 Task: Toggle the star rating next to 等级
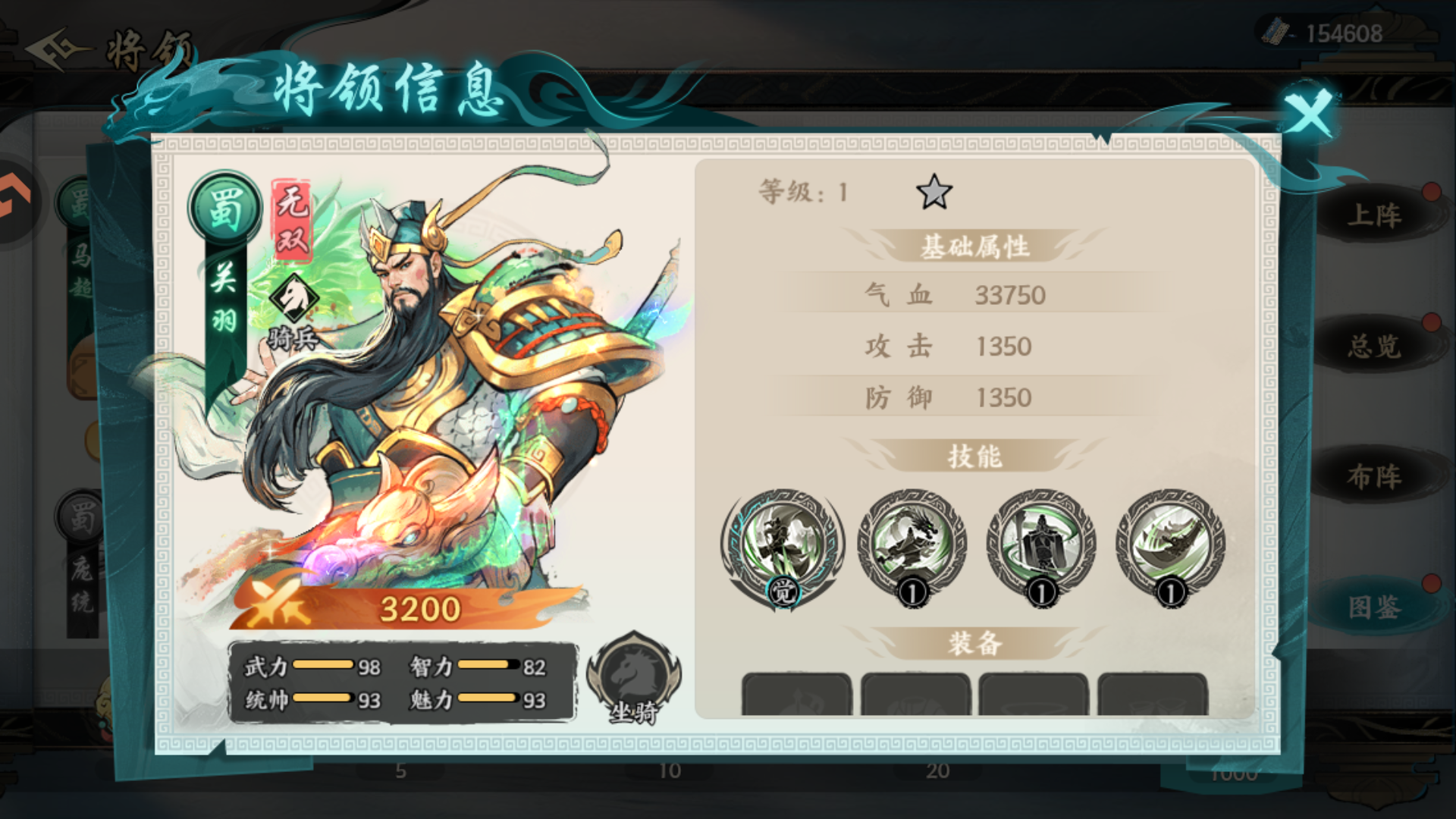click(x=935, y=193)
